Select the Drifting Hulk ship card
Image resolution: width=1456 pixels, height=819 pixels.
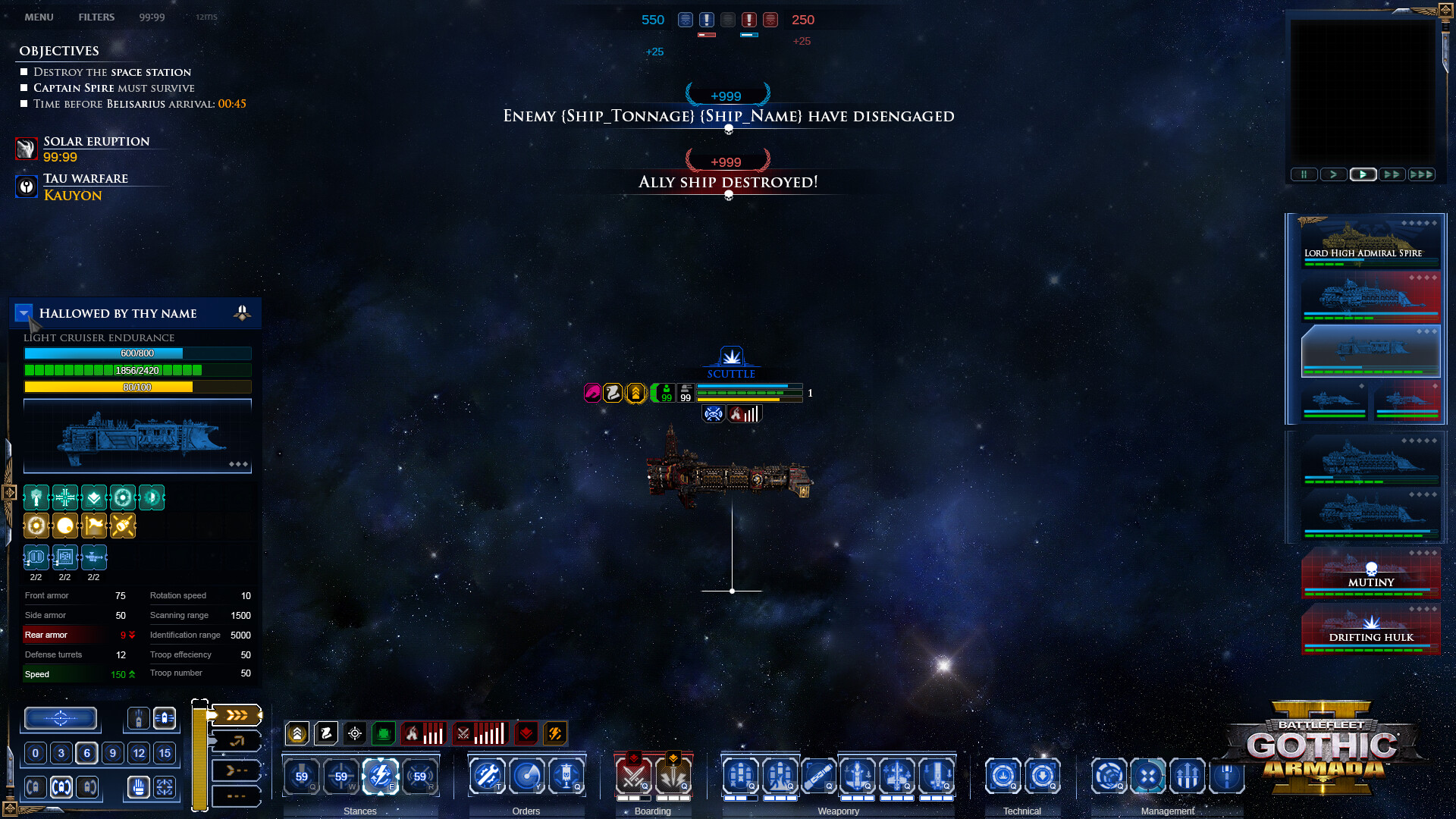pyautogui.click(x=1370, y=628)
